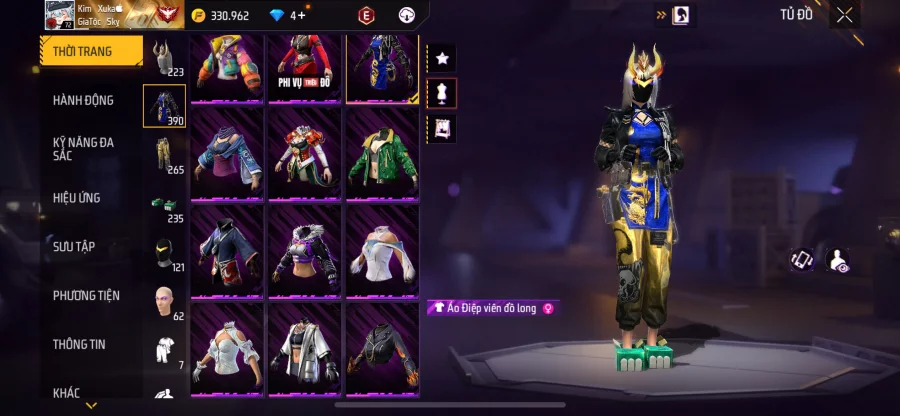Open the Phương Tiện category
Image resolution: width=900 pixels, height=416 pixels.
click(86, 295)
